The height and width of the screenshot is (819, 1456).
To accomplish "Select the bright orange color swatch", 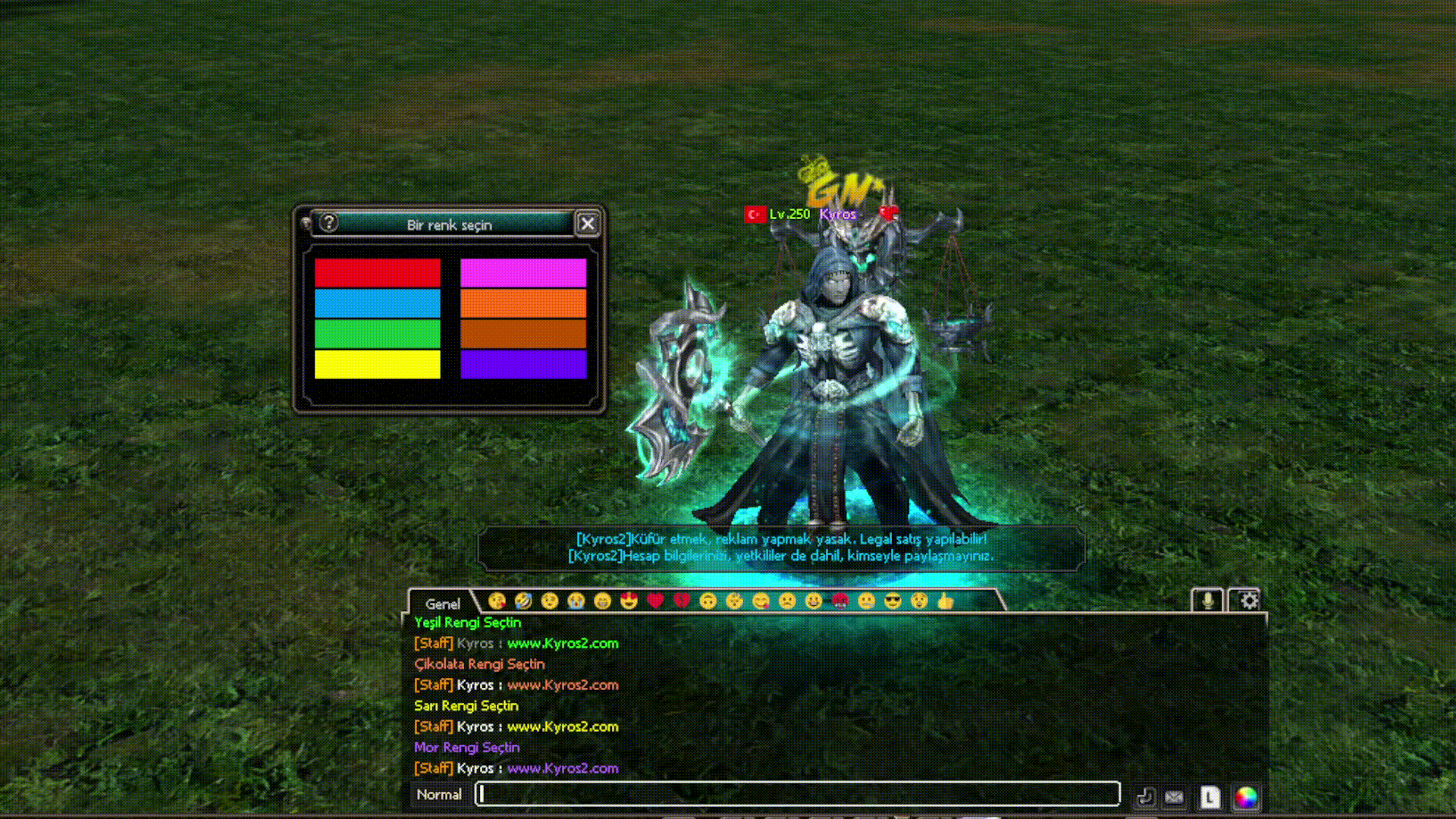I will (x=523, y=303).
